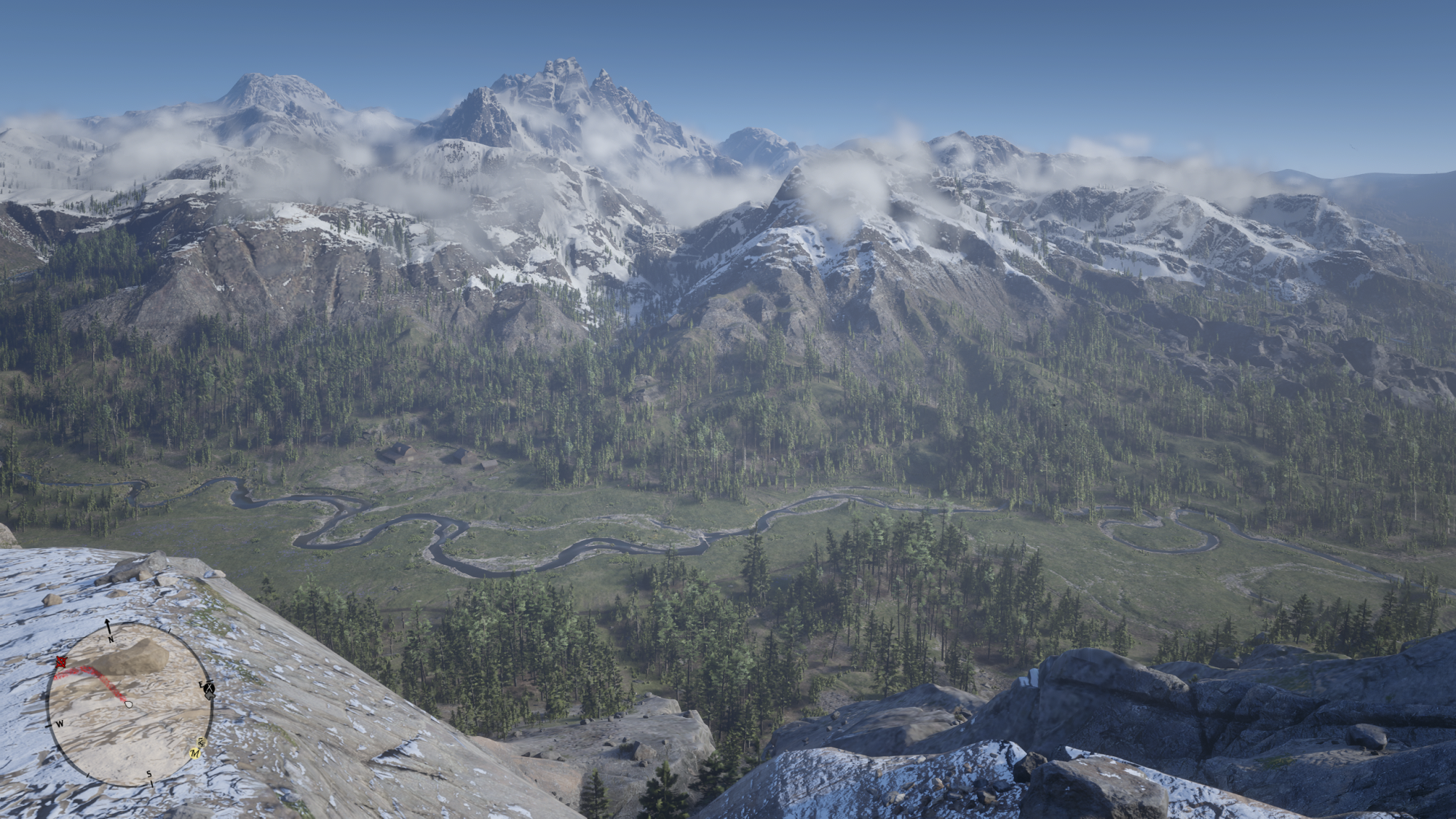
Task: Select the black crossed-tools marker on minimap edge
Action: click(209, 688)
